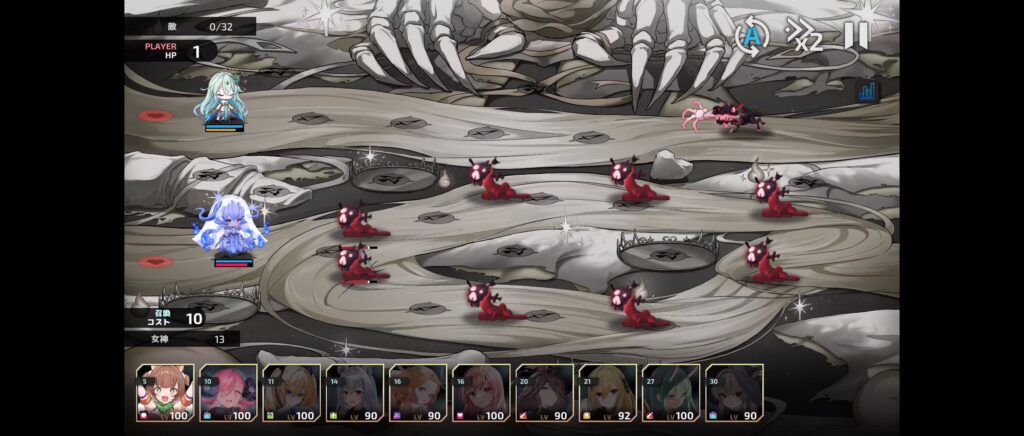This screenshot has width=1024, height=436.
Task: Select the cost 16 level 100 unit card
Action: 481,392
